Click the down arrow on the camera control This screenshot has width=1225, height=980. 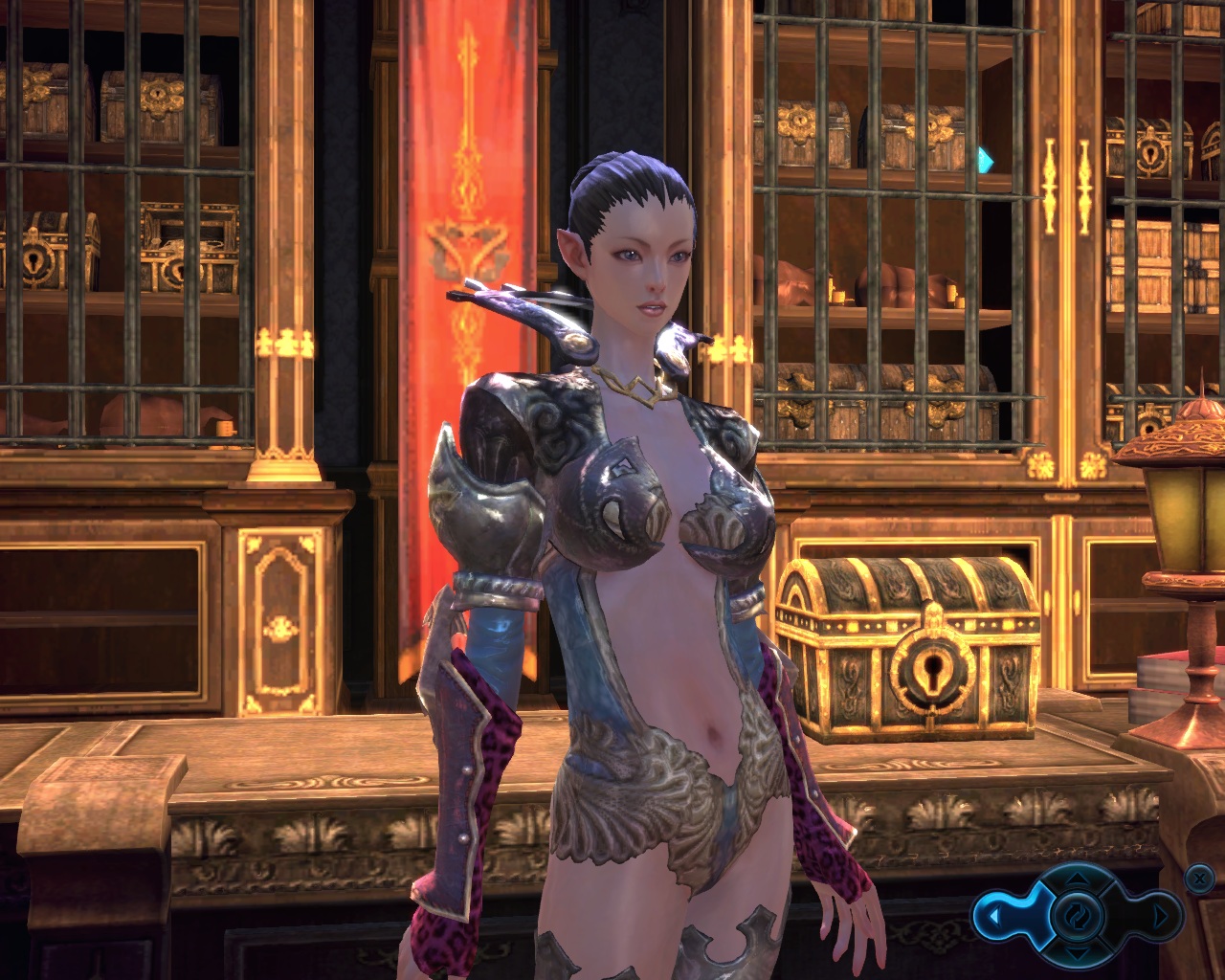tap(1078, 954)
